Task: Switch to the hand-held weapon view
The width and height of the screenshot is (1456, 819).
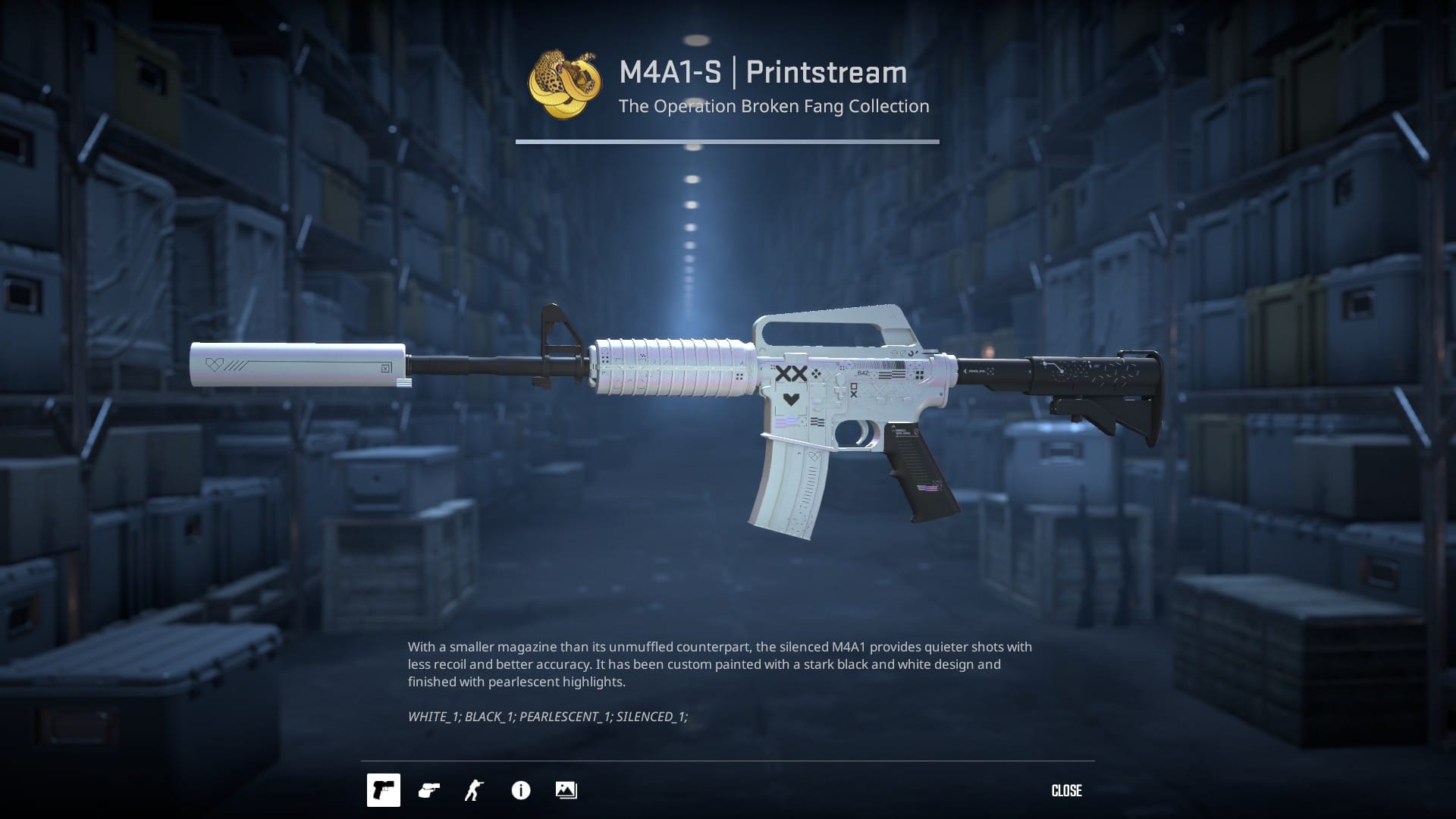Action: (429, 790)
